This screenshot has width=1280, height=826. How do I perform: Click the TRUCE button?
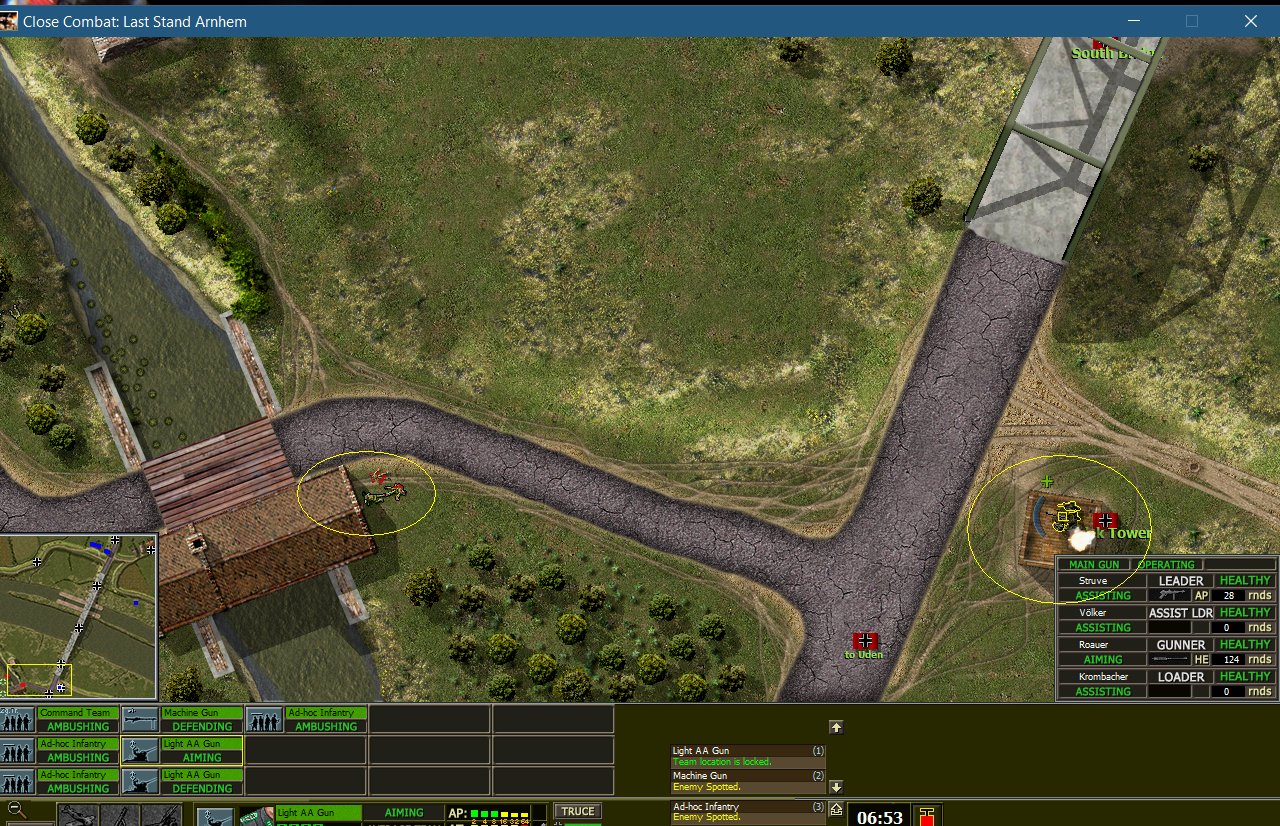tap(578, 811)
